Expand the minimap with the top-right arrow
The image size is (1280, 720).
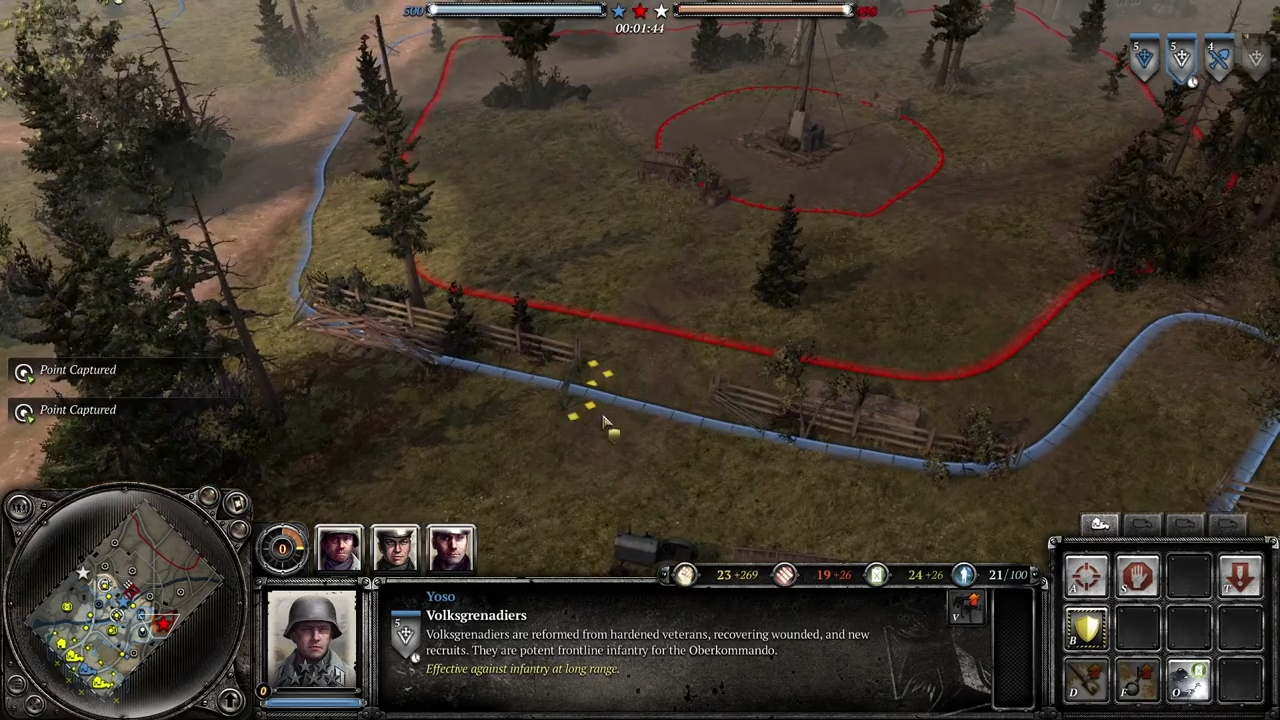(237, 503)
